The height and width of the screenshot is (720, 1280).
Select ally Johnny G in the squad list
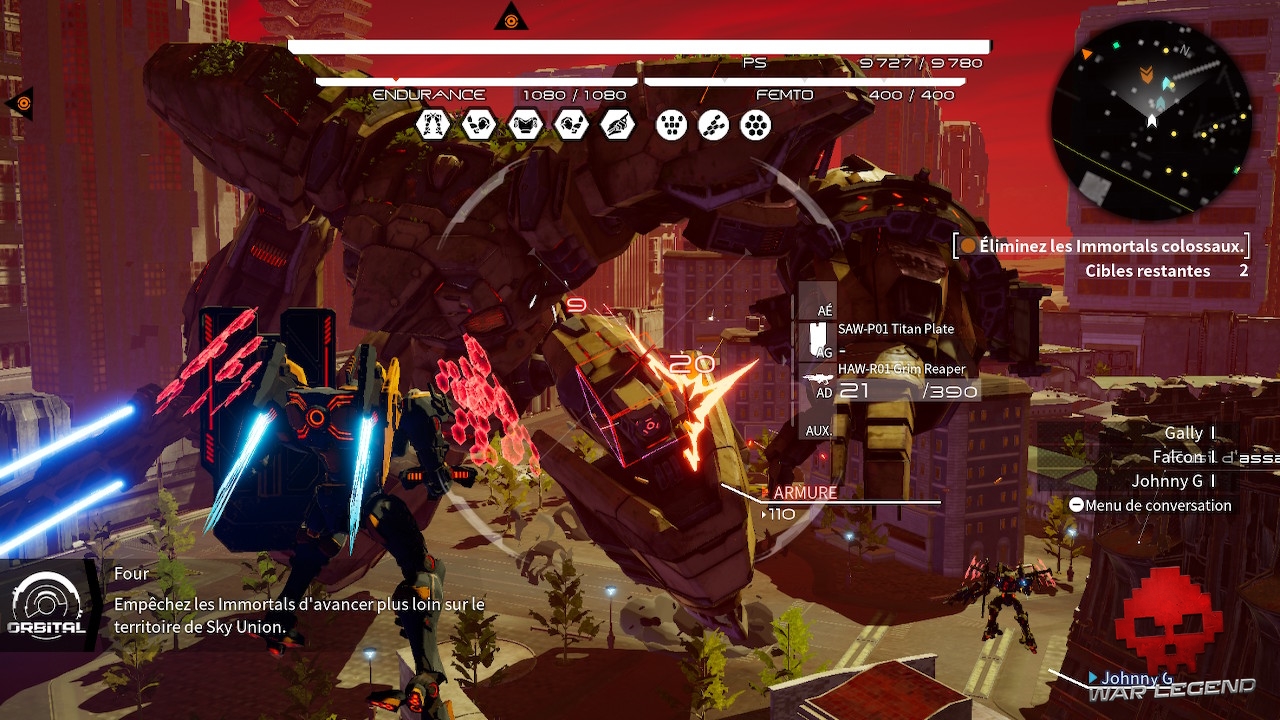click(1168, 481)
